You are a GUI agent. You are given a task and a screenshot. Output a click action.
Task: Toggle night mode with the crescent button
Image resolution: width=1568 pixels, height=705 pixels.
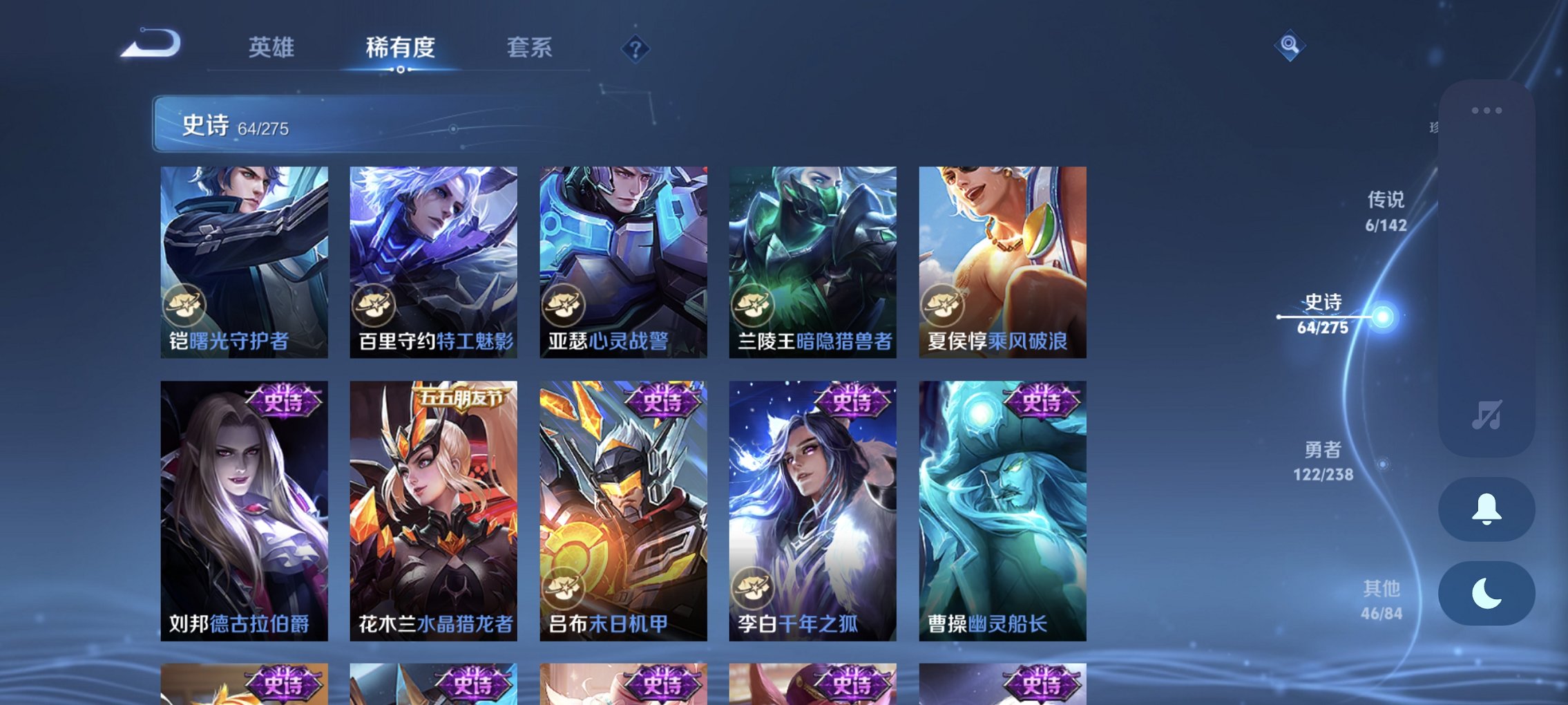(1486, 594)
